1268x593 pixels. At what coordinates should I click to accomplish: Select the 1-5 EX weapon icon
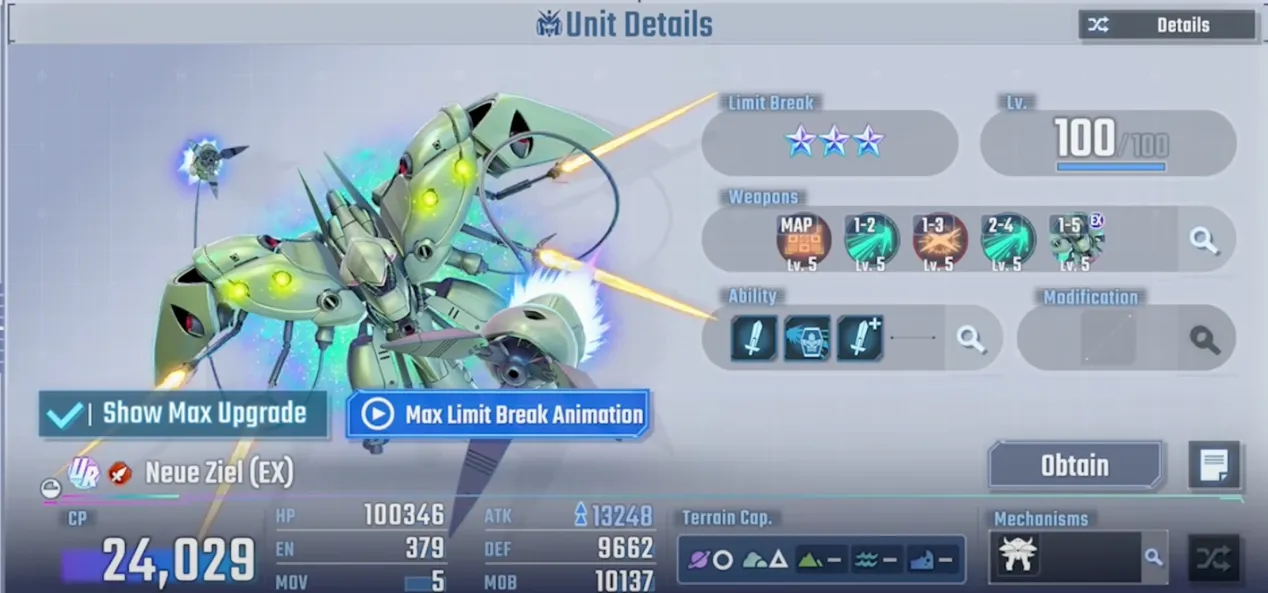tap(1076, 240)
